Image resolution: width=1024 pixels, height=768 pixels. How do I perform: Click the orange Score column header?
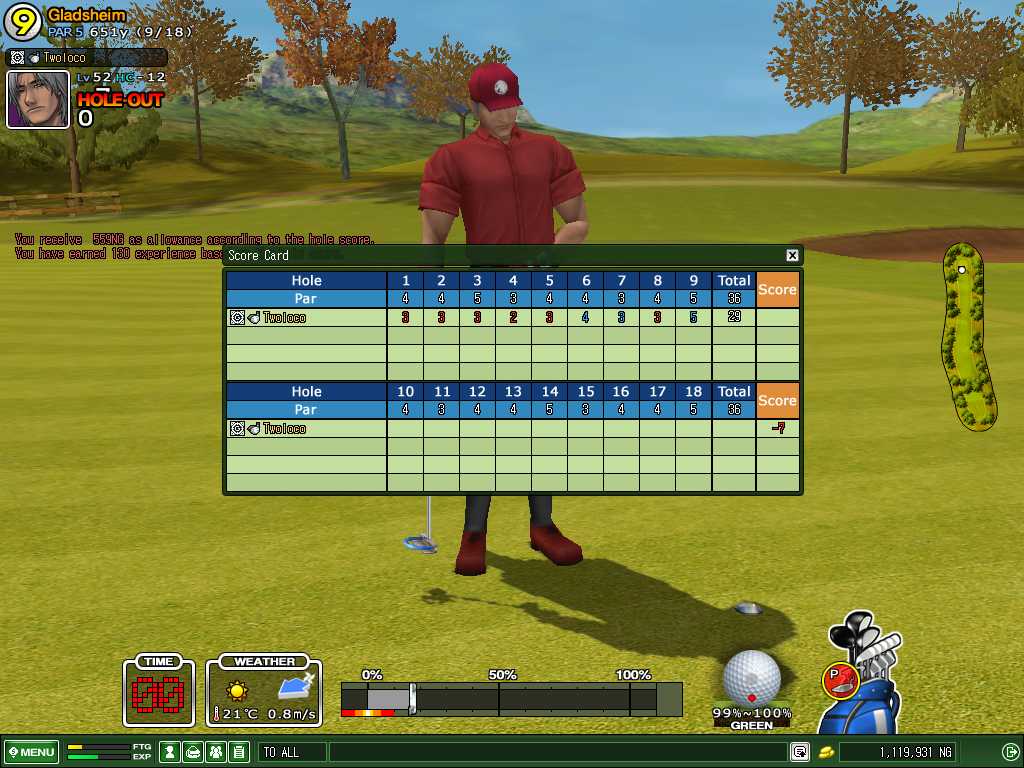(x=777, y=290)
